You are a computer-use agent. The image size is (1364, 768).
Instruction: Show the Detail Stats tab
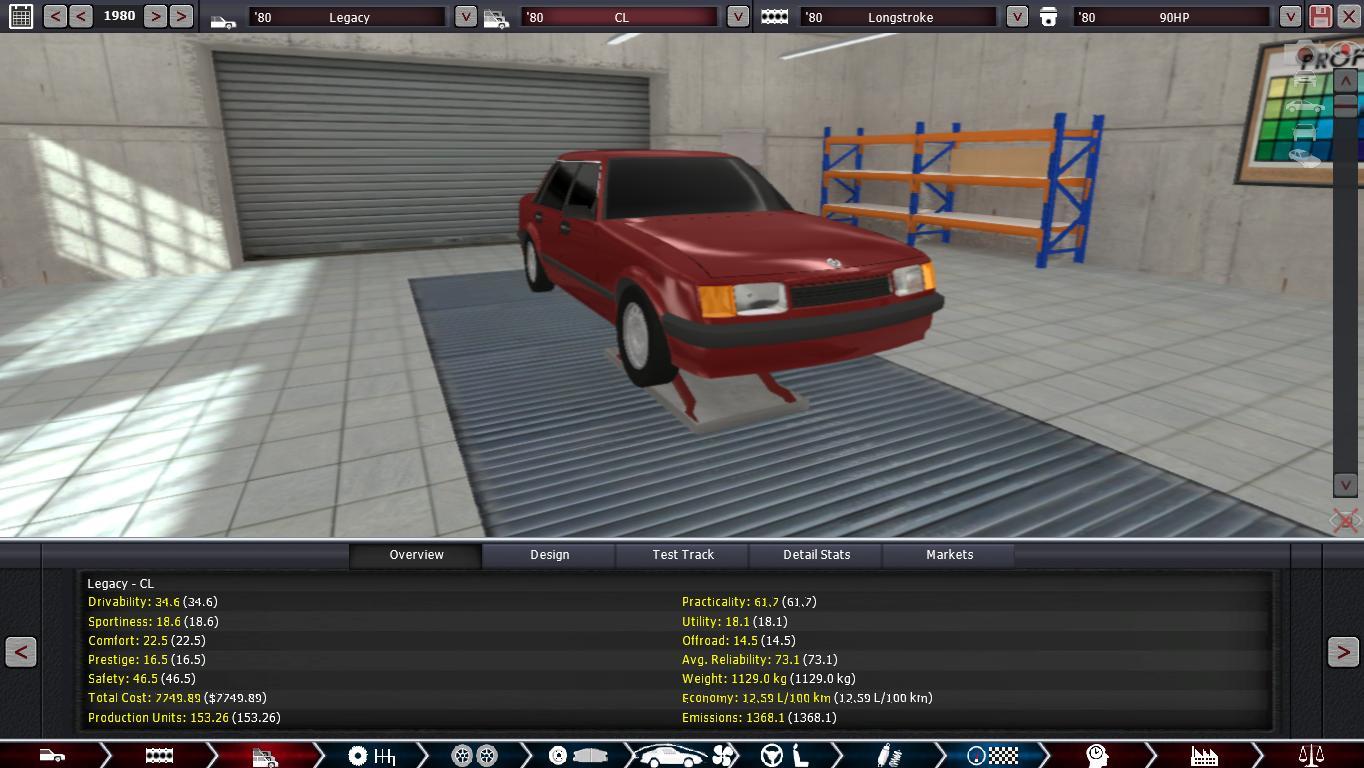(816, 555)
